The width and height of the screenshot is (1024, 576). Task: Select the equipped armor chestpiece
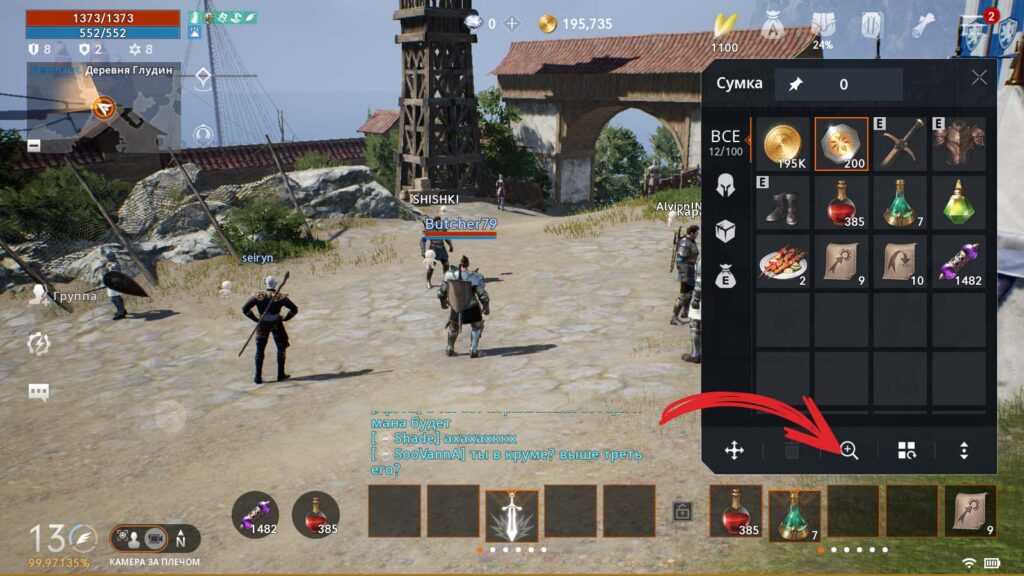959,144
